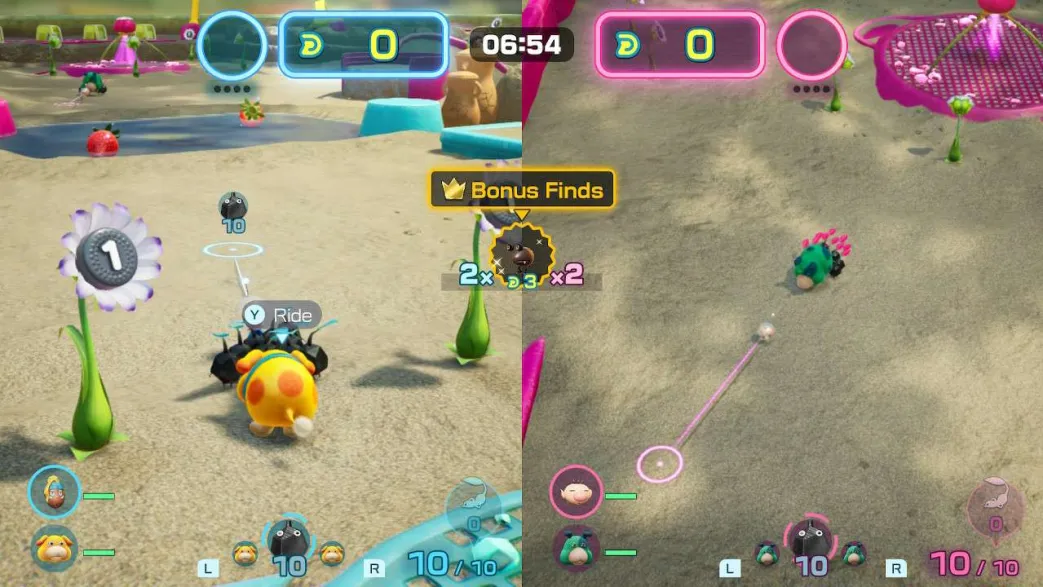
Task: Click the Bonus Finds banner
Action: (522, 189)
